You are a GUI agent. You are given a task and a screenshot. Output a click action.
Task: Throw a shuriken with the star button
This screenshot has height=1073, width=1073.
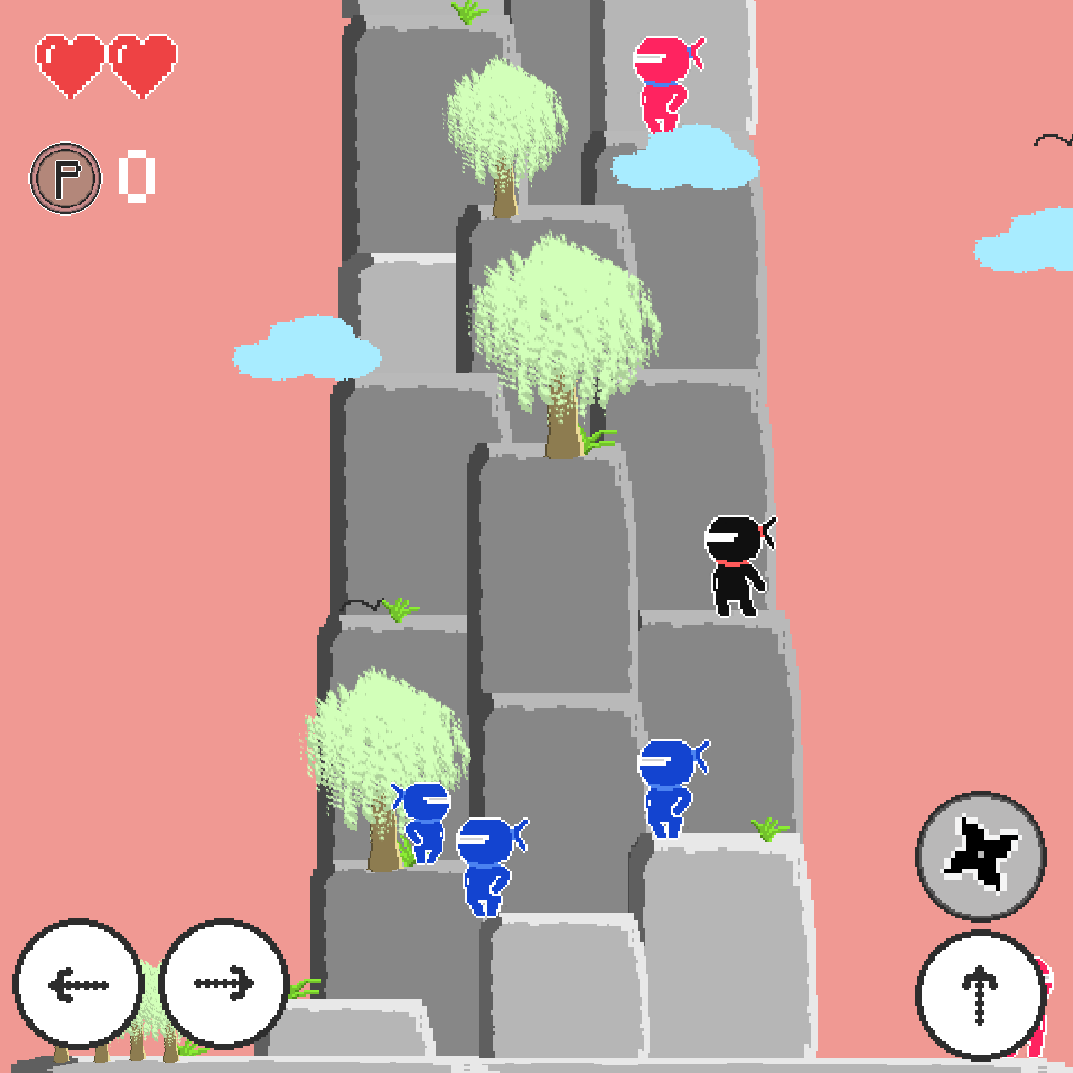coord(980,856)
